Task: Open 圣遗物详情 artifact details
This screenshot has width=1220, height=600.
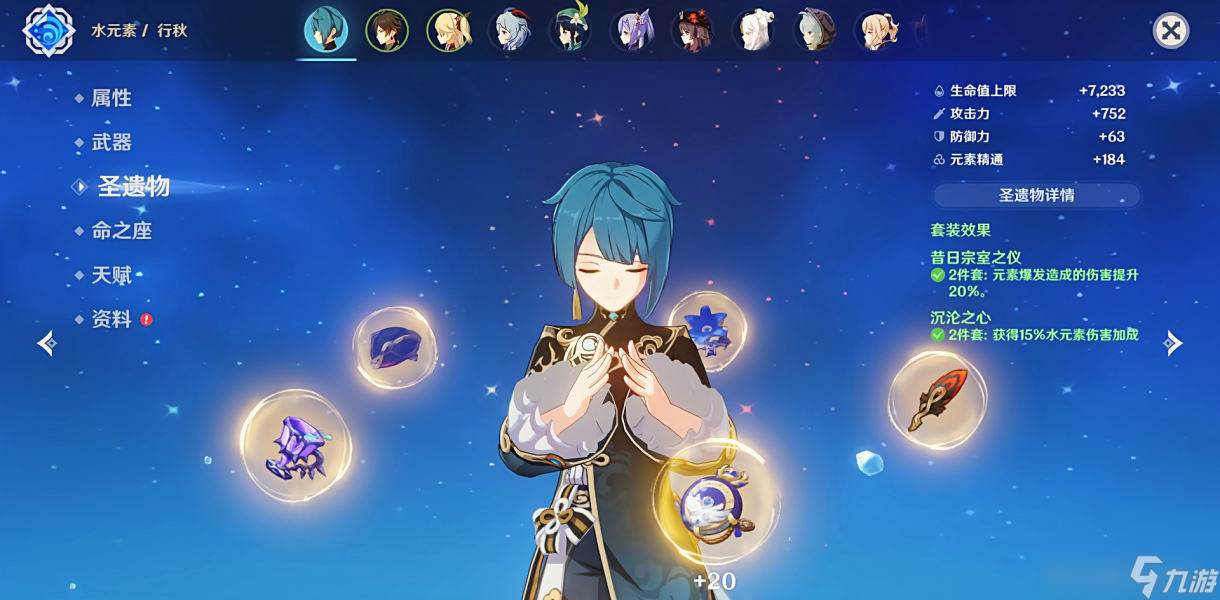Action: pyautogui.click(x=1036, y=195)
